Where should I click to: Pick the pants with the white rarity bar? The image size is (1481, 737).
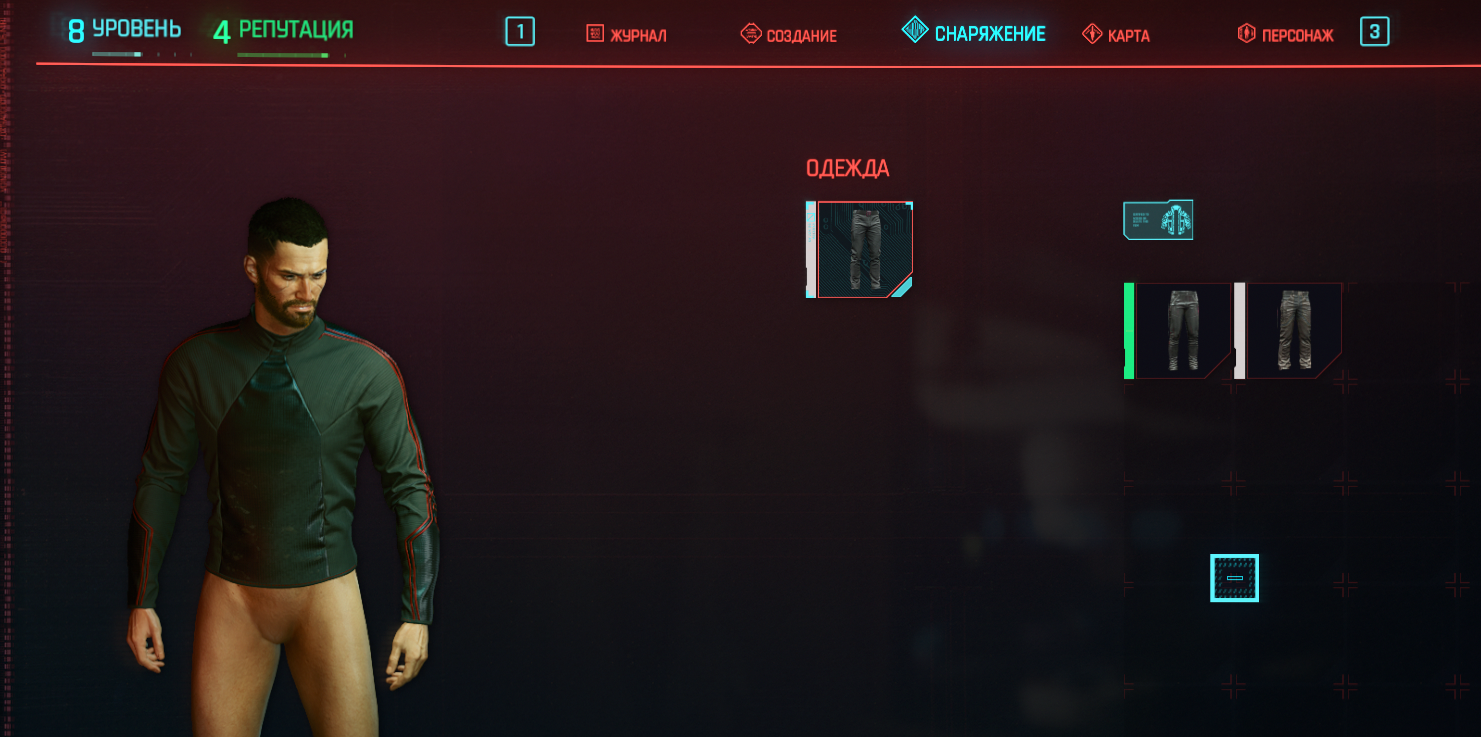(x=1292, y=330)
